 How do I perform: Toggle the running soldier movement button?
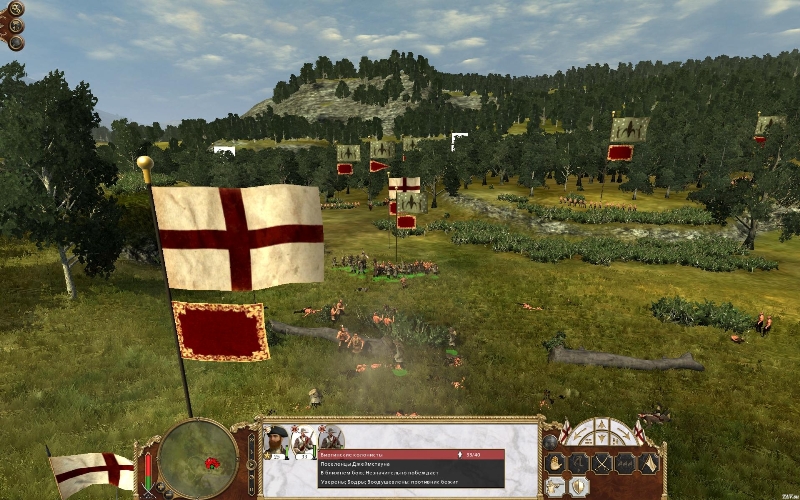coord(579,463)
